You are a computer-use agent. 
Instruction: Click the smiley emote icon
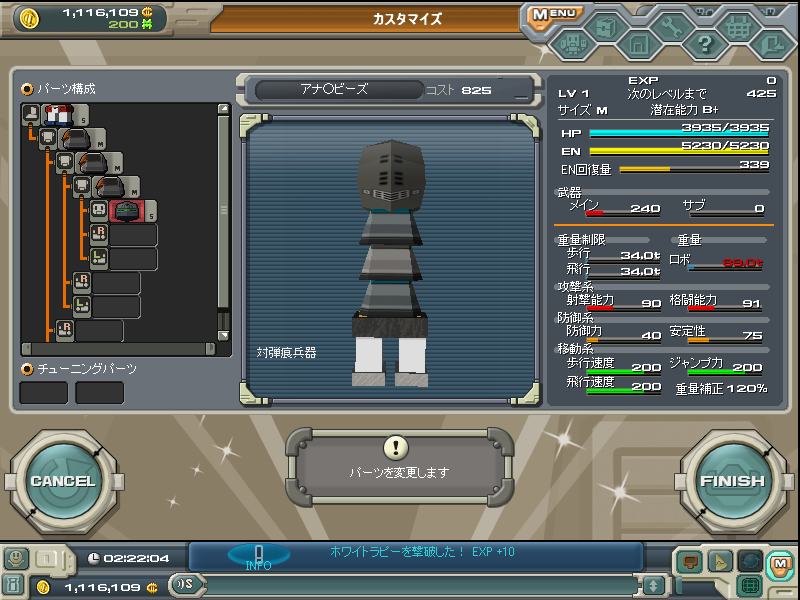coord(15,558)
